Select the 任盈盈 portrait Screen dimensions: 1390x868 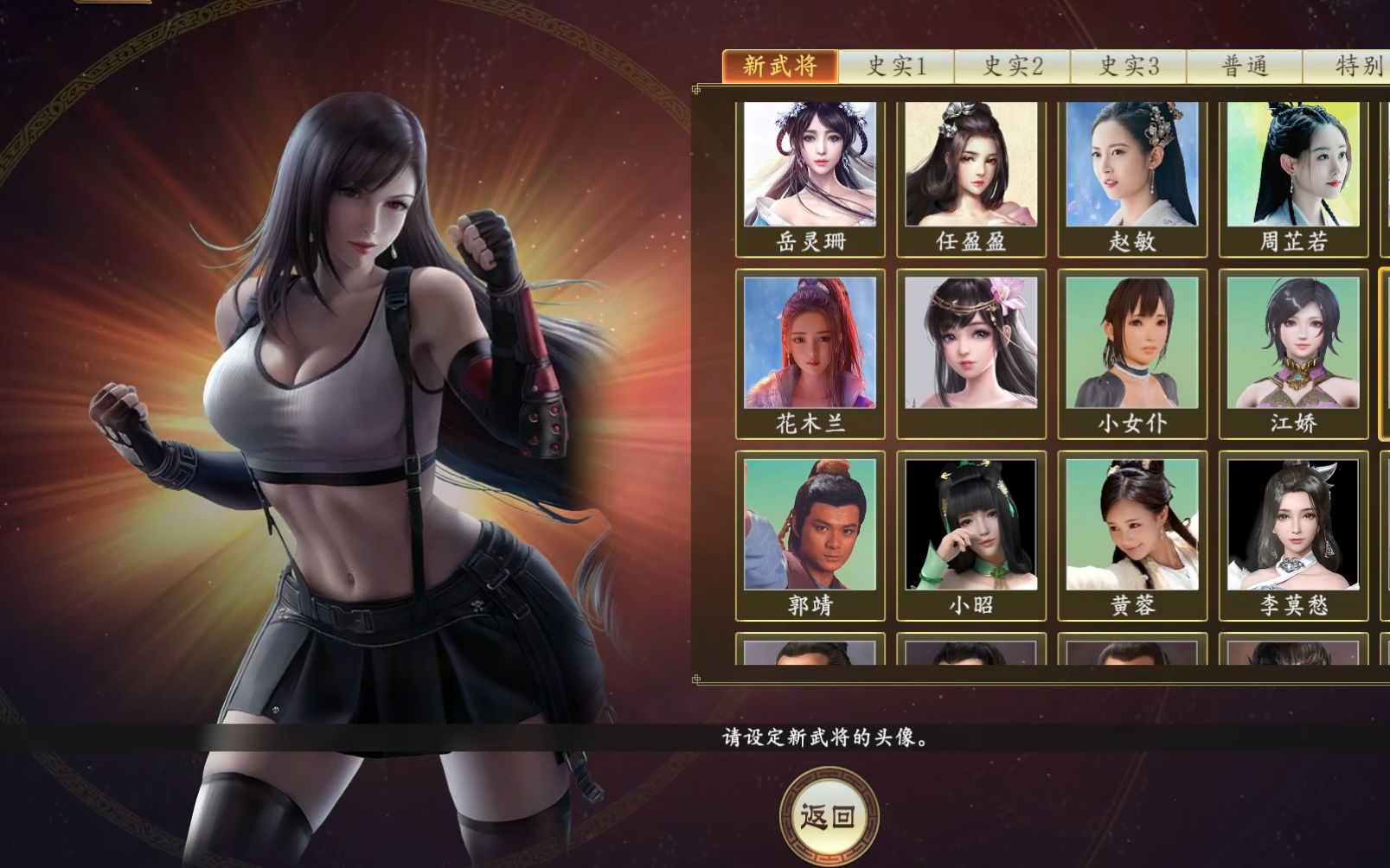pos(970,169)
